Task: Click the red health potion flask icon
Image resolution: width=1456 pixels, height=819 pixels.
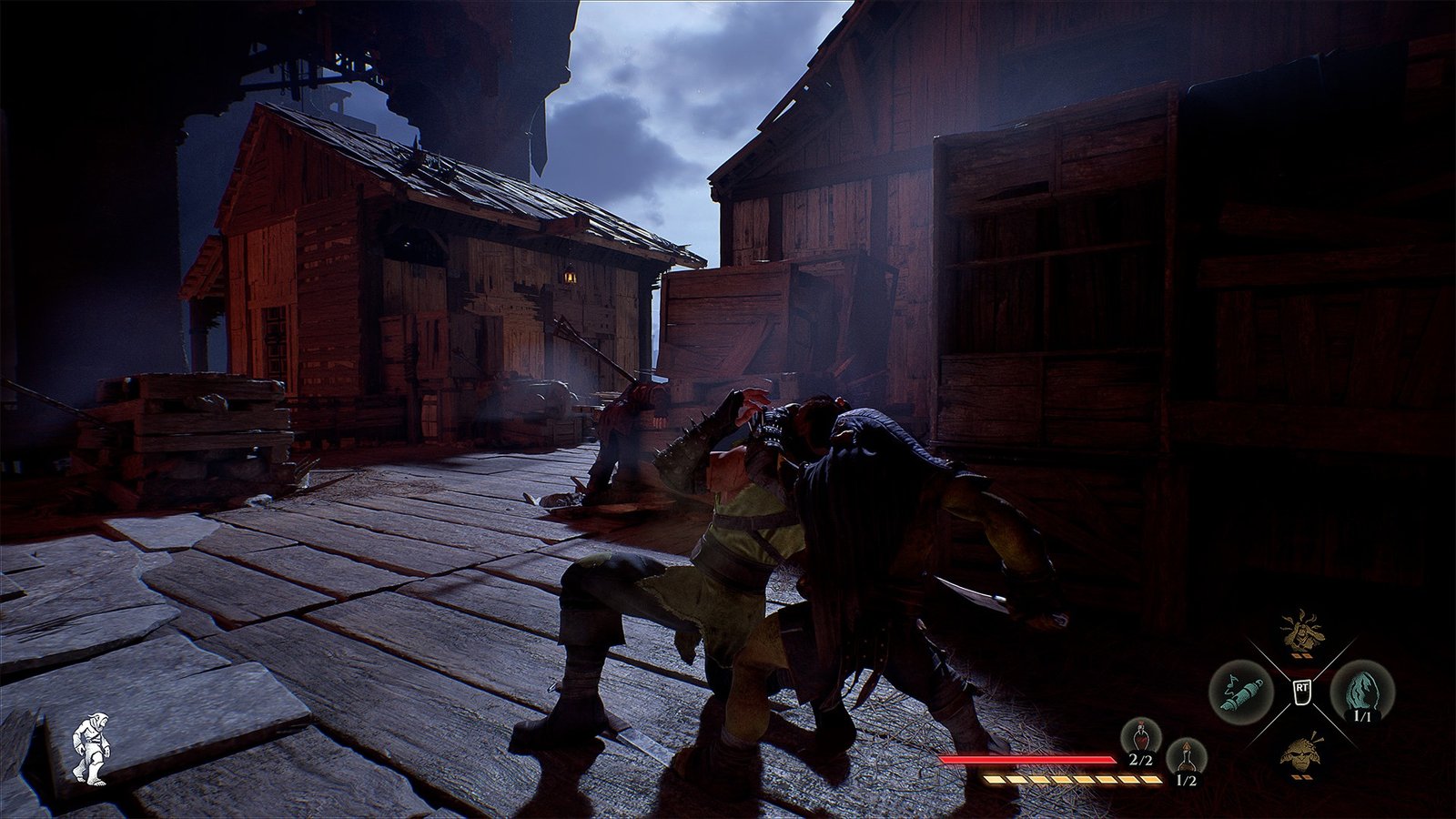Action: [1140, 739]
